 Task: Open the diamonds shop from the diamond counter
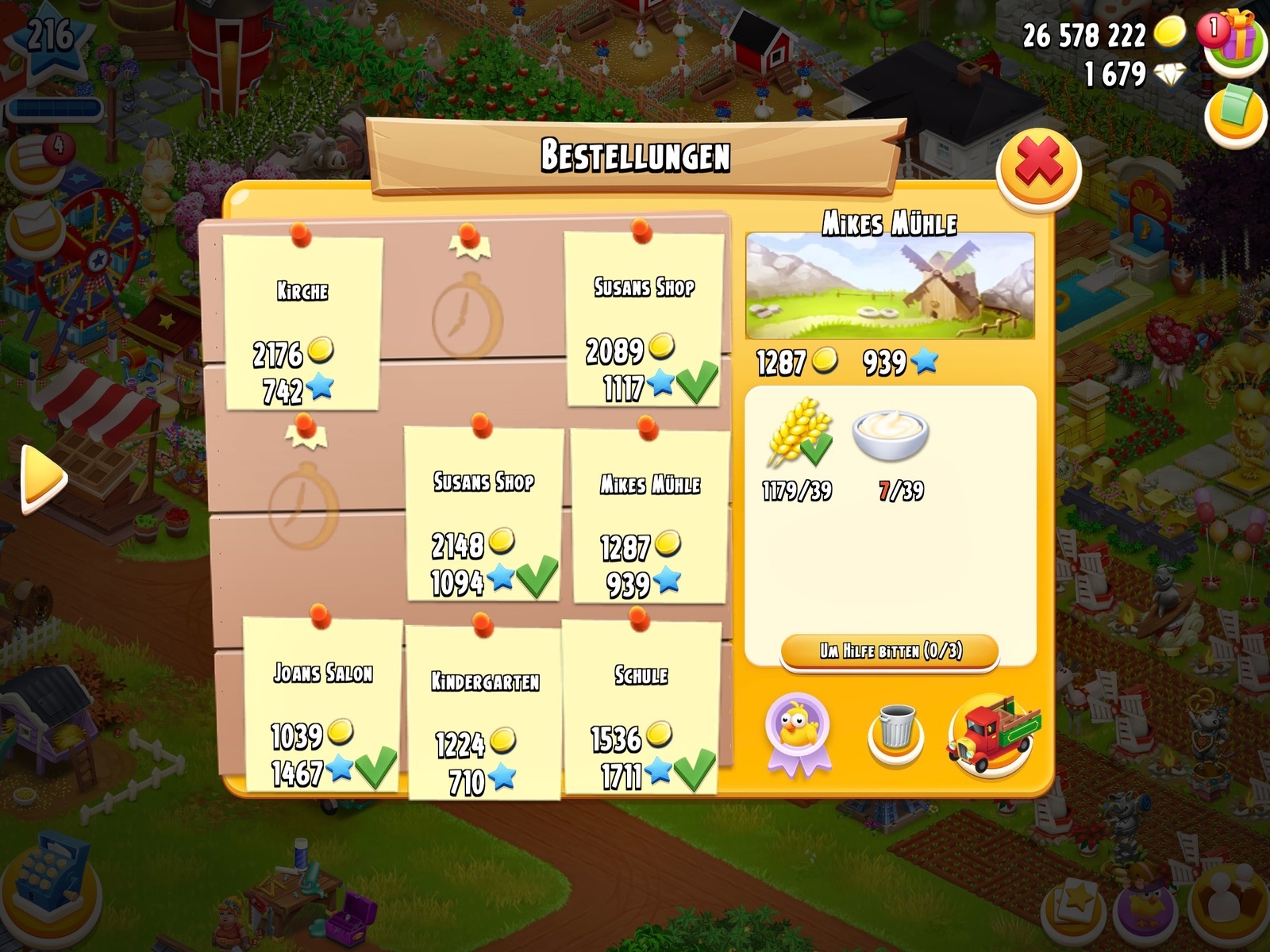click(1168, 75)
